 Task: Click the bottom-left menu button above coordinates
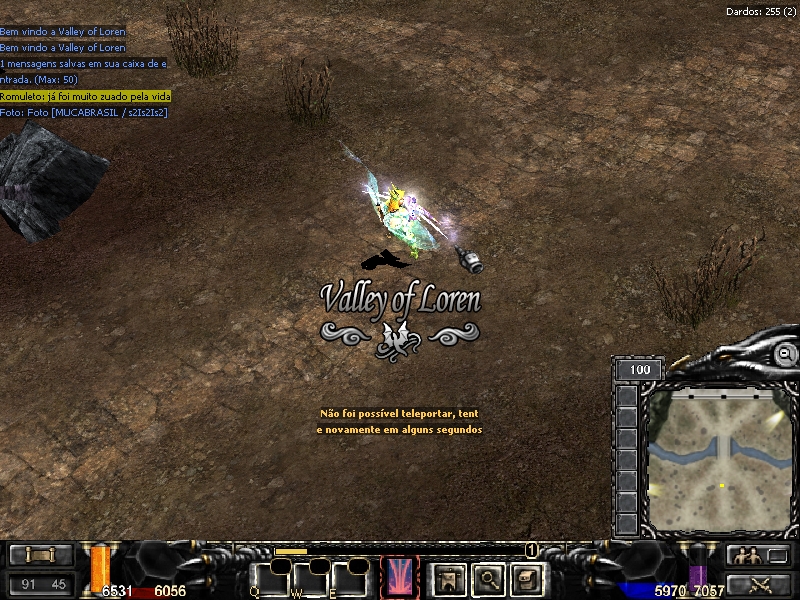41,555
